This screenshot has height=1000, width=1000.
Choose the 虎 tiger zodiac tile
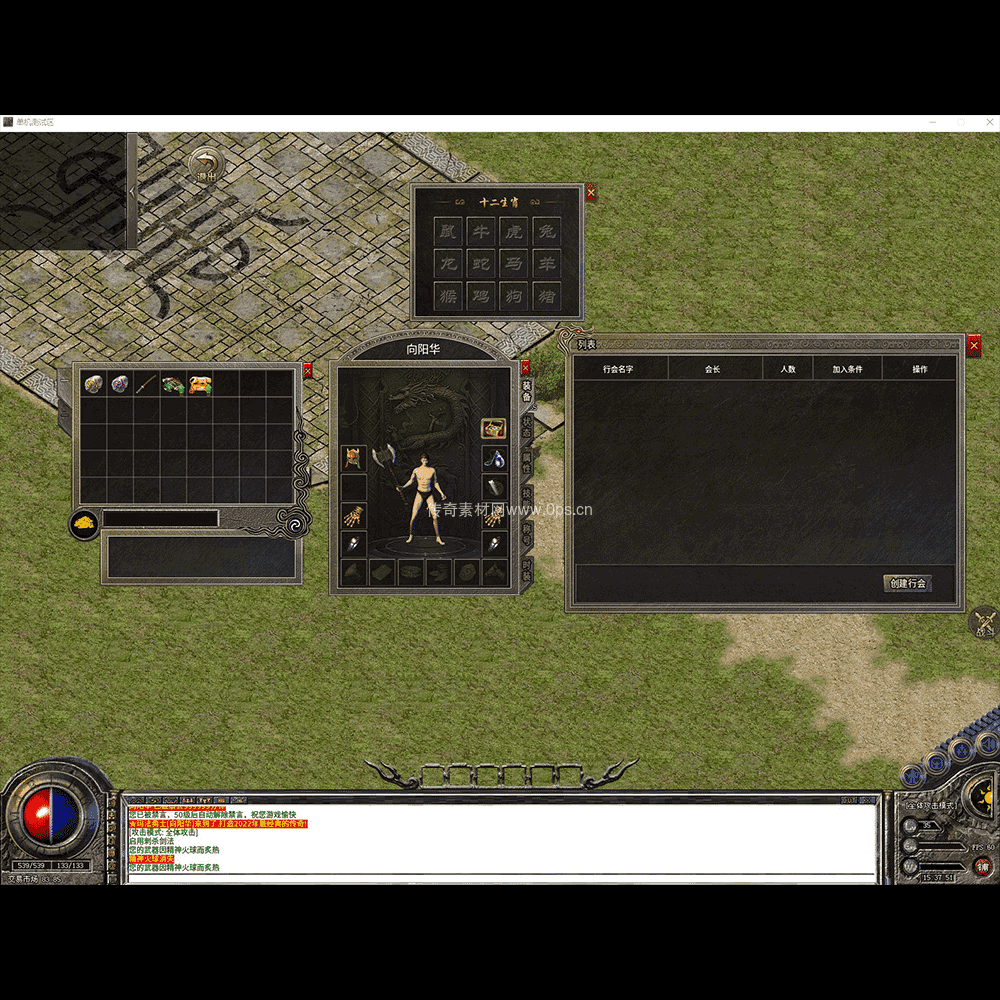[513, 232]
